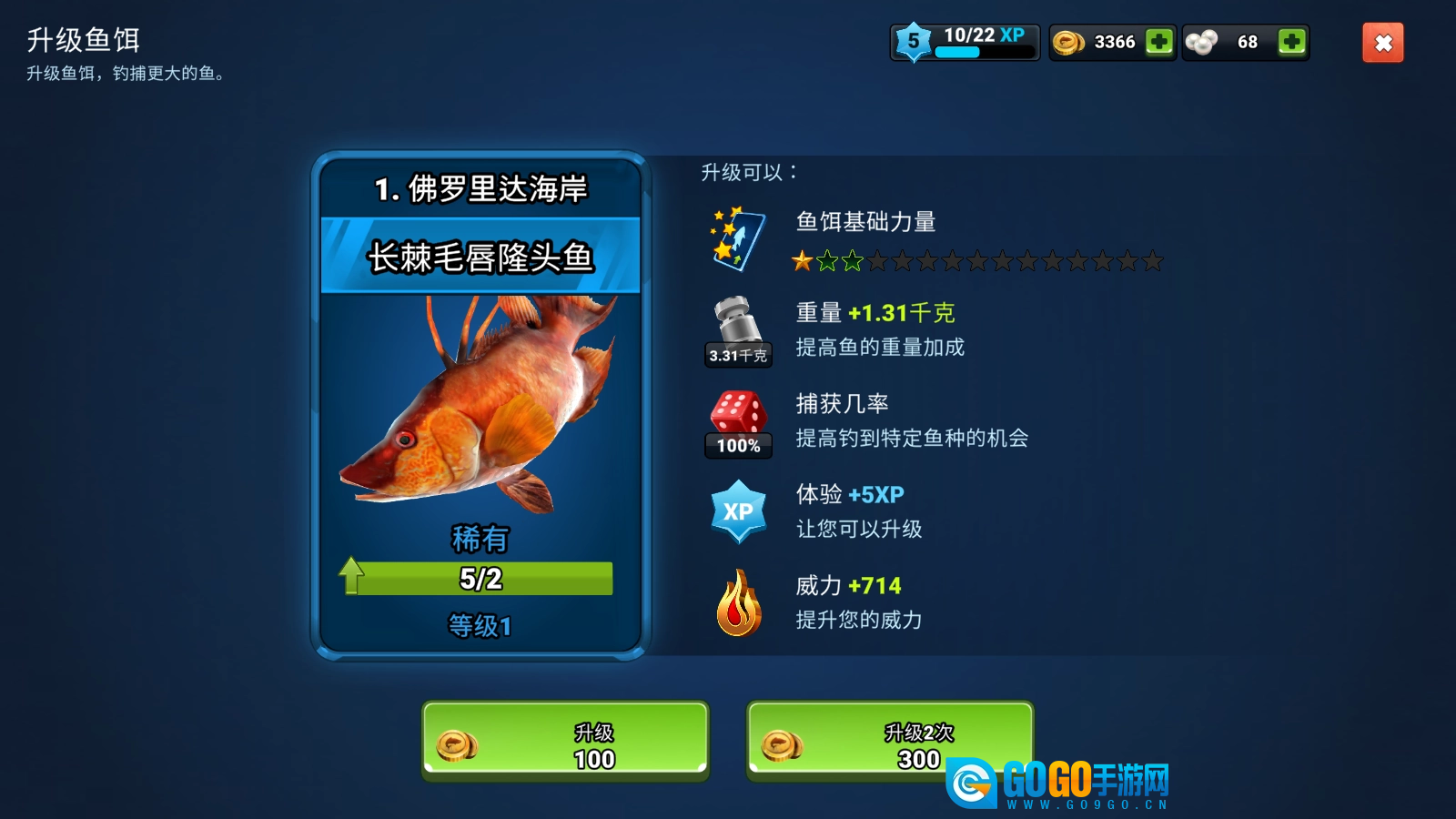Upgrade the bait twice for 300 coins
The height and width of the screenshot is (819, 1456).
[x=889, y=741]
